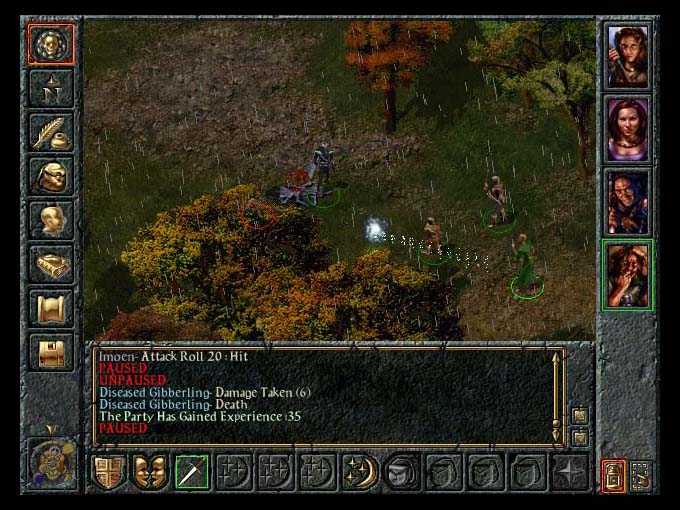Select the green-highlighted weapon slot
The height and width of the screenshot is (510, 680).
coord(192,471)
